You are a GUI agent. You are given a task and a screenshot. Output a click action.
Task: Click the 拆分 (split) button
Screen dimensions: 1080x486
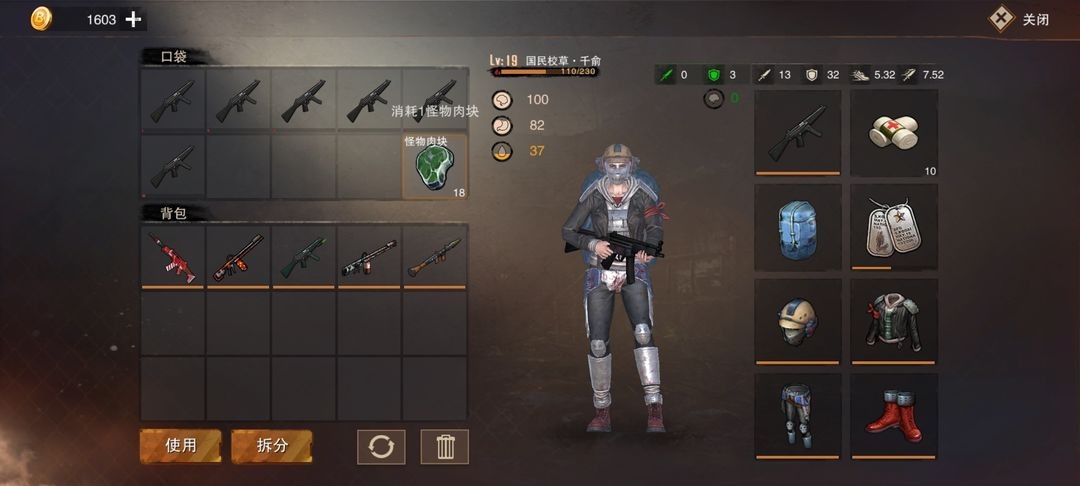[272, 446]
